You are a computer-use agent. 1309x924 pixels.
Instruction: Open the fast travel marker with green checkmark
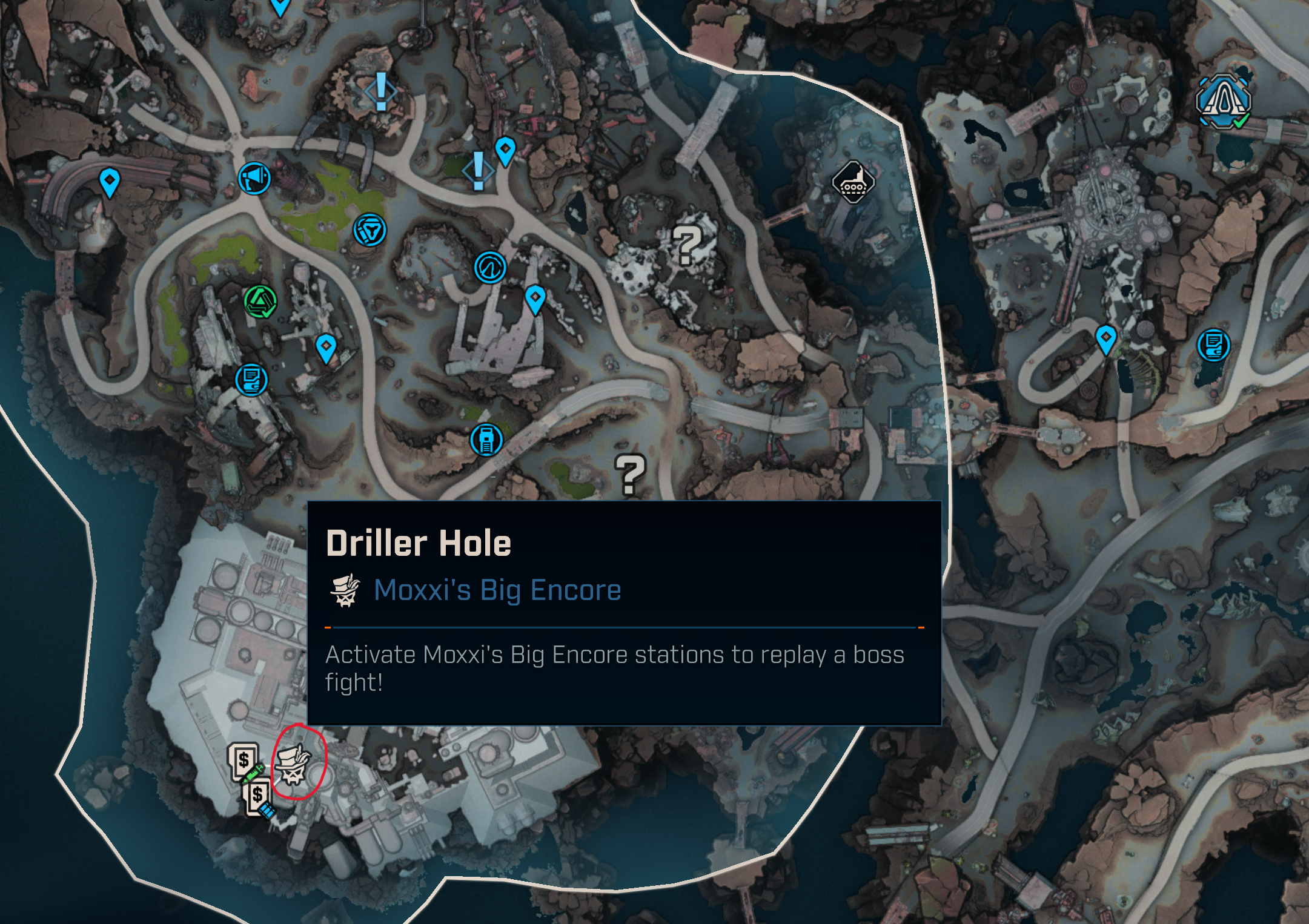click(1224, 101)
